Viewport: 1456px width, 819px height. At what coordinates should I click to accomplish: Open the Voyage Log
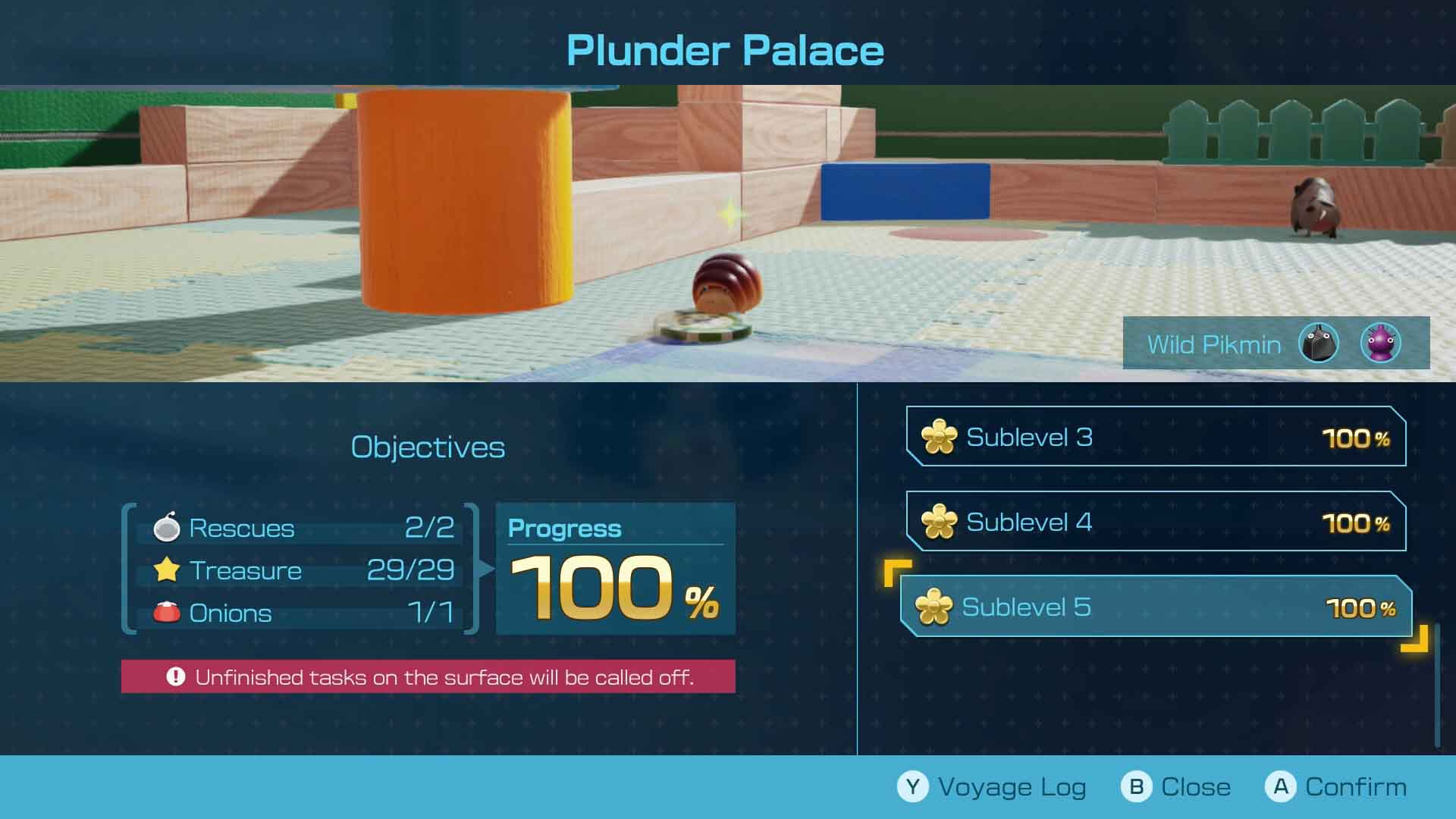[x=1012, y=787]
